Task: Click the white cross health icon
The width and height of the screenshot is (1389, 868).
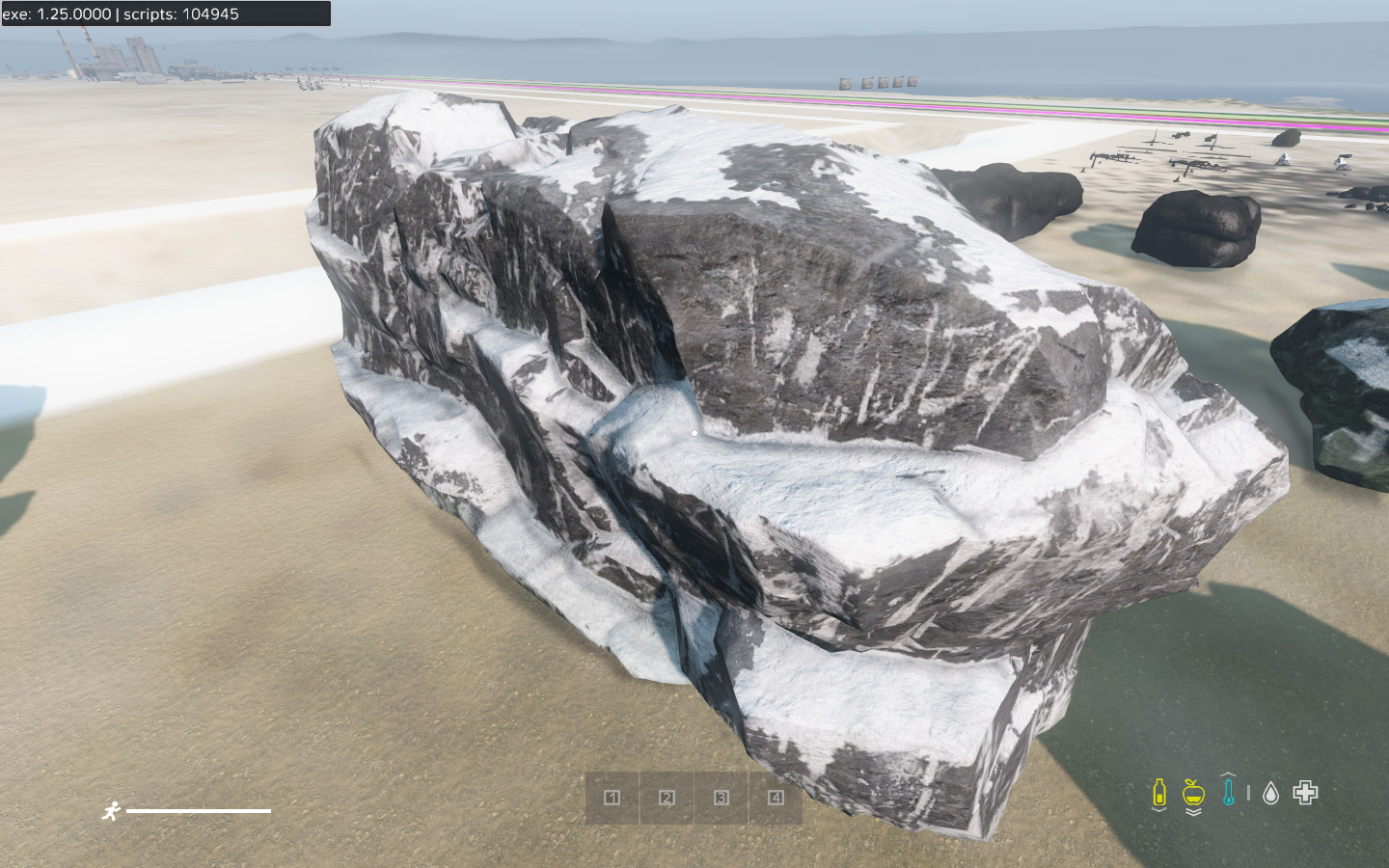Action: (x=1305, y=793)
